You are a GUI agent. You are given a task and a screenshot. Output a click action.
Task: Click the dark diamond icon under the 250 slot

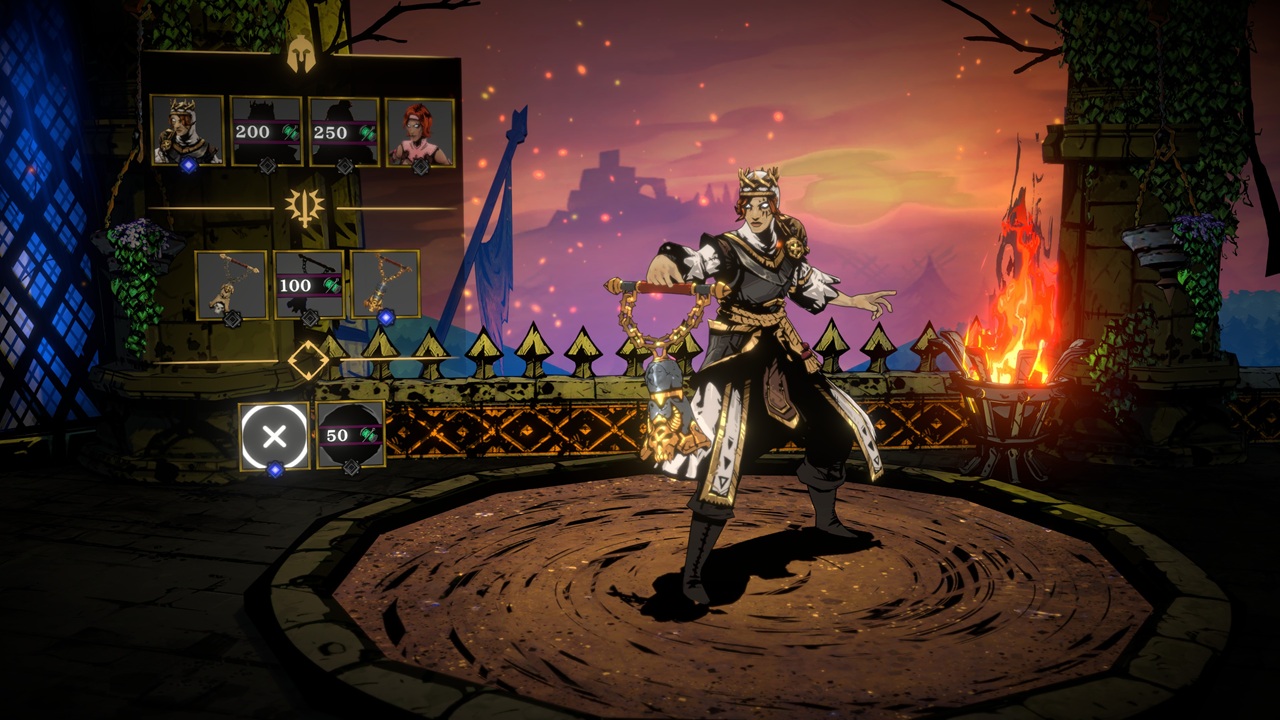(x=345, y=165)
